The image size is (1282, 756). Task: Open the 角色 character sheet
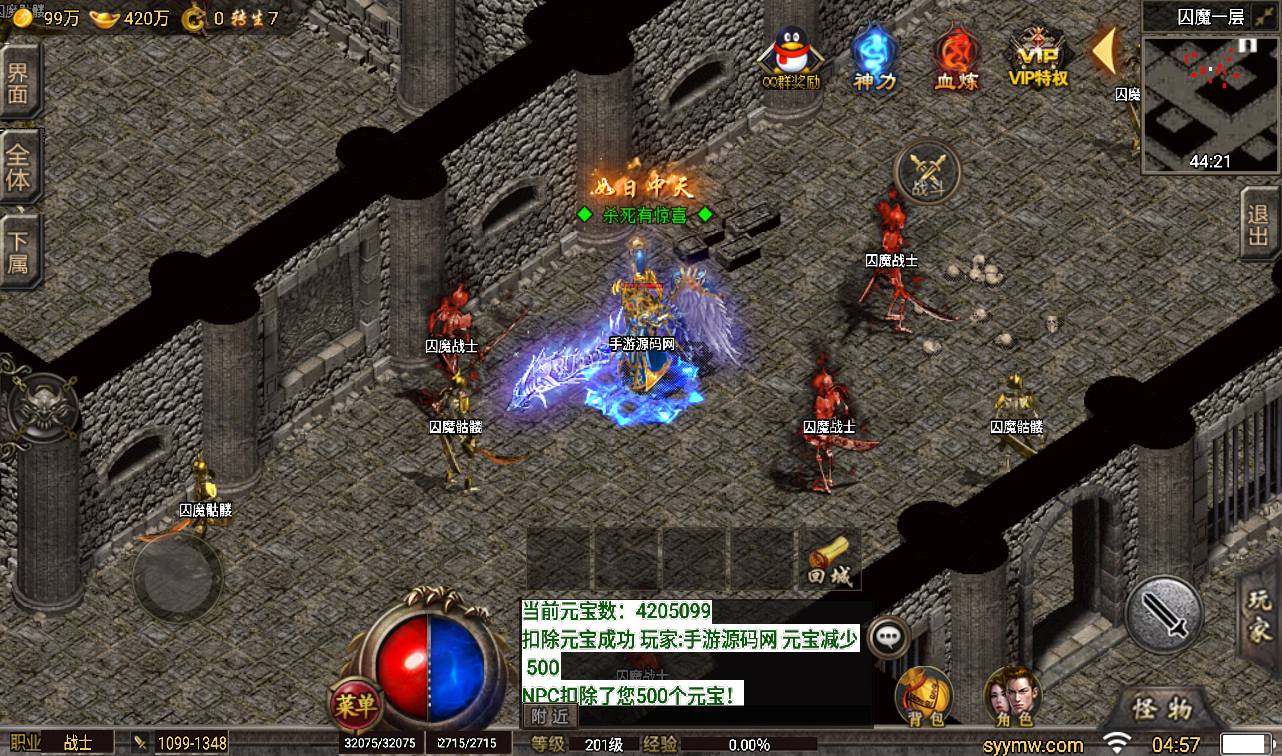(1011, 695)
